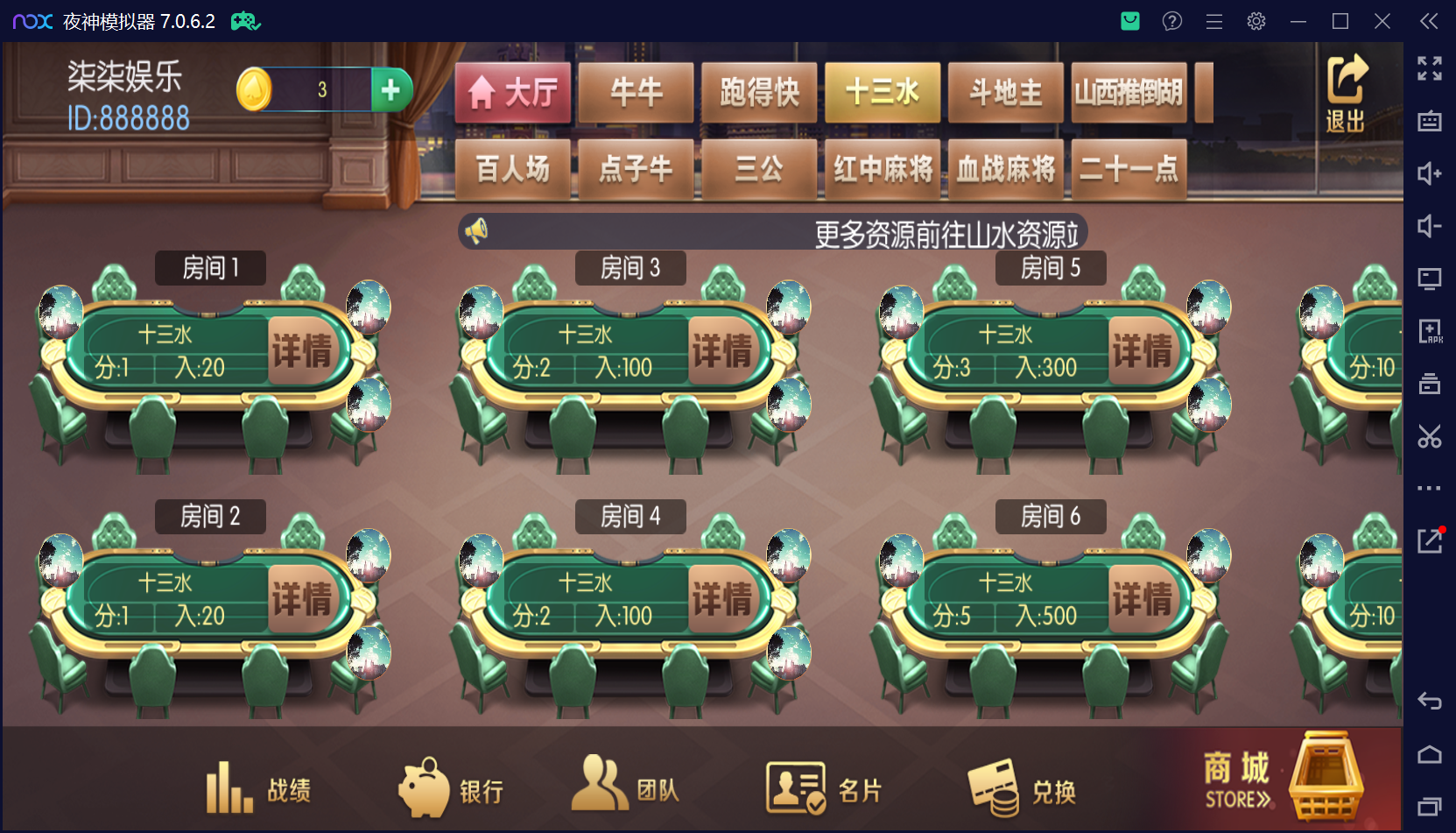
Task: Switch to the 斗地主 game tab
Action: [1005, 92]
